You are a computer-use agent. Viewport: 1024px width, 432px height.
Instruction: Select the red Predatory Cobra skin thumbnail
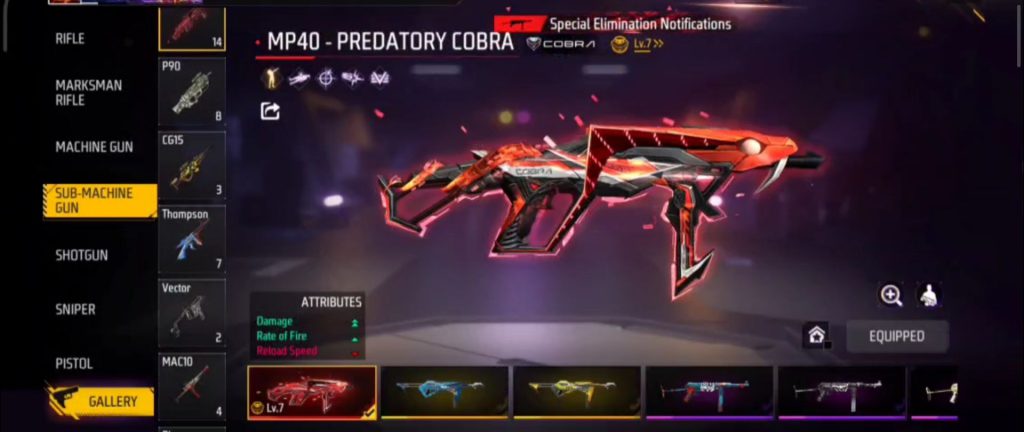click(312, 391)
